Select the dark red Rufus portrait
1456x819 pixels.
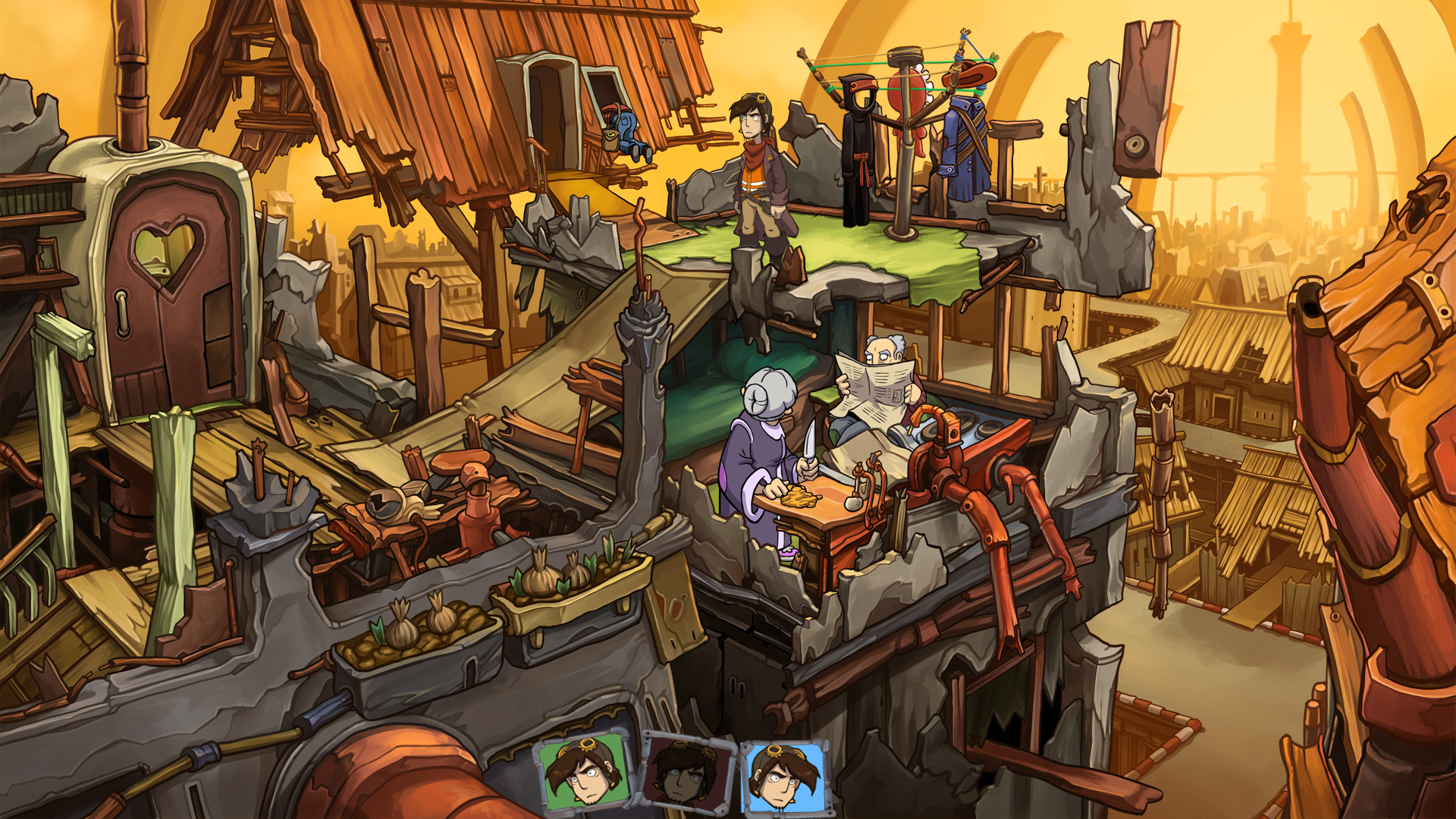(x=687, y=773)
